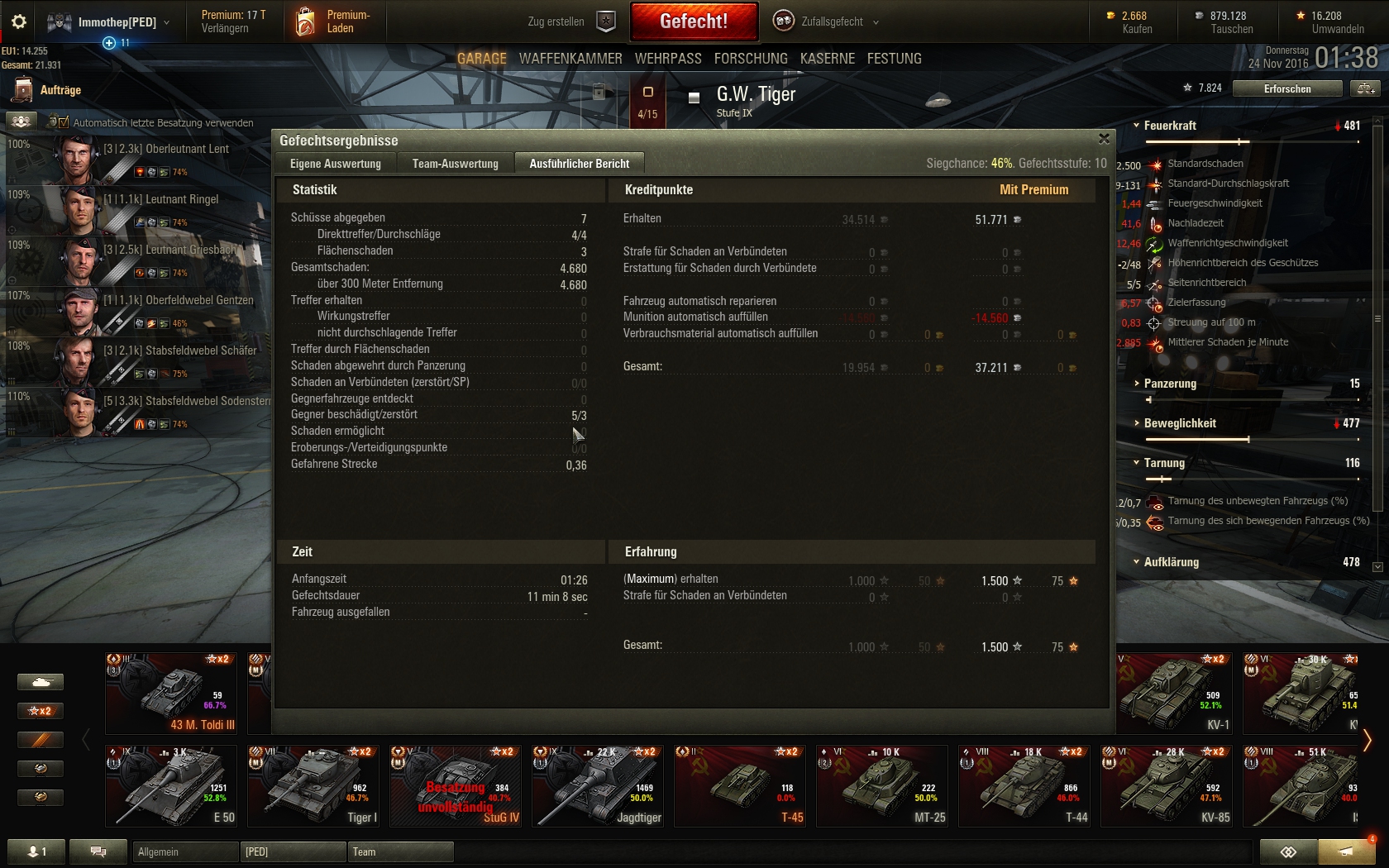Open the Allgemein chat channel tab

coord(184,851)
